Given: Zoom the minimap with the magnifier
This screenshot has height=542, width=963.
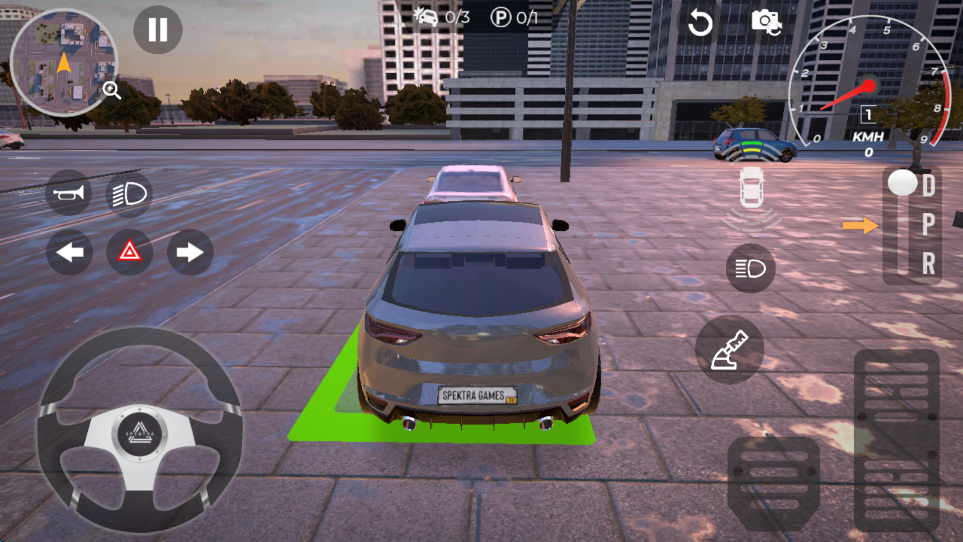Looking at the screenshot, I should tap(111, 91).
